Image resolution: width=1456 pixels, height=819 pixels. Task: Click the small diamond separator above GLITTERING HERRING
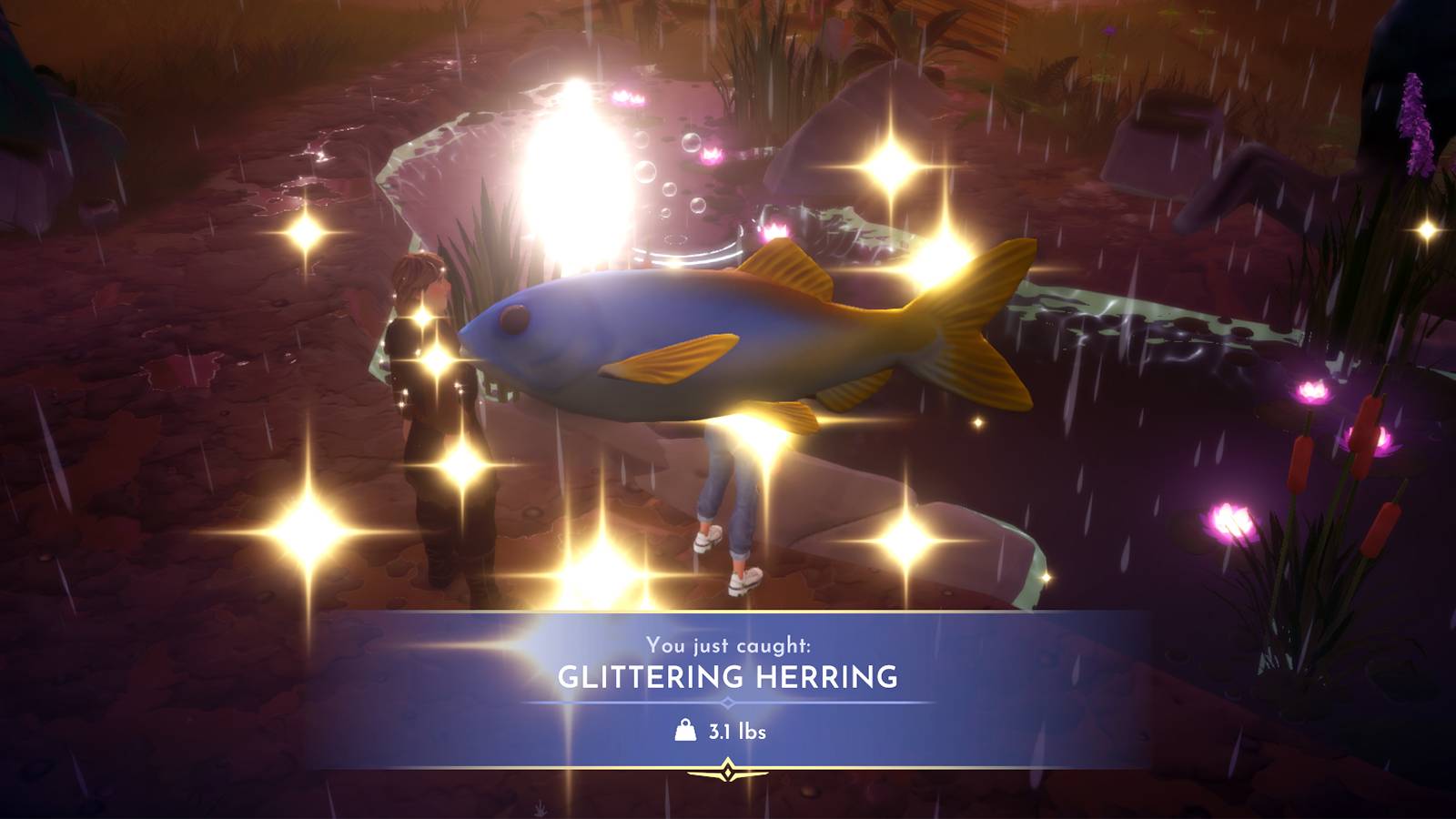[728, 701]
